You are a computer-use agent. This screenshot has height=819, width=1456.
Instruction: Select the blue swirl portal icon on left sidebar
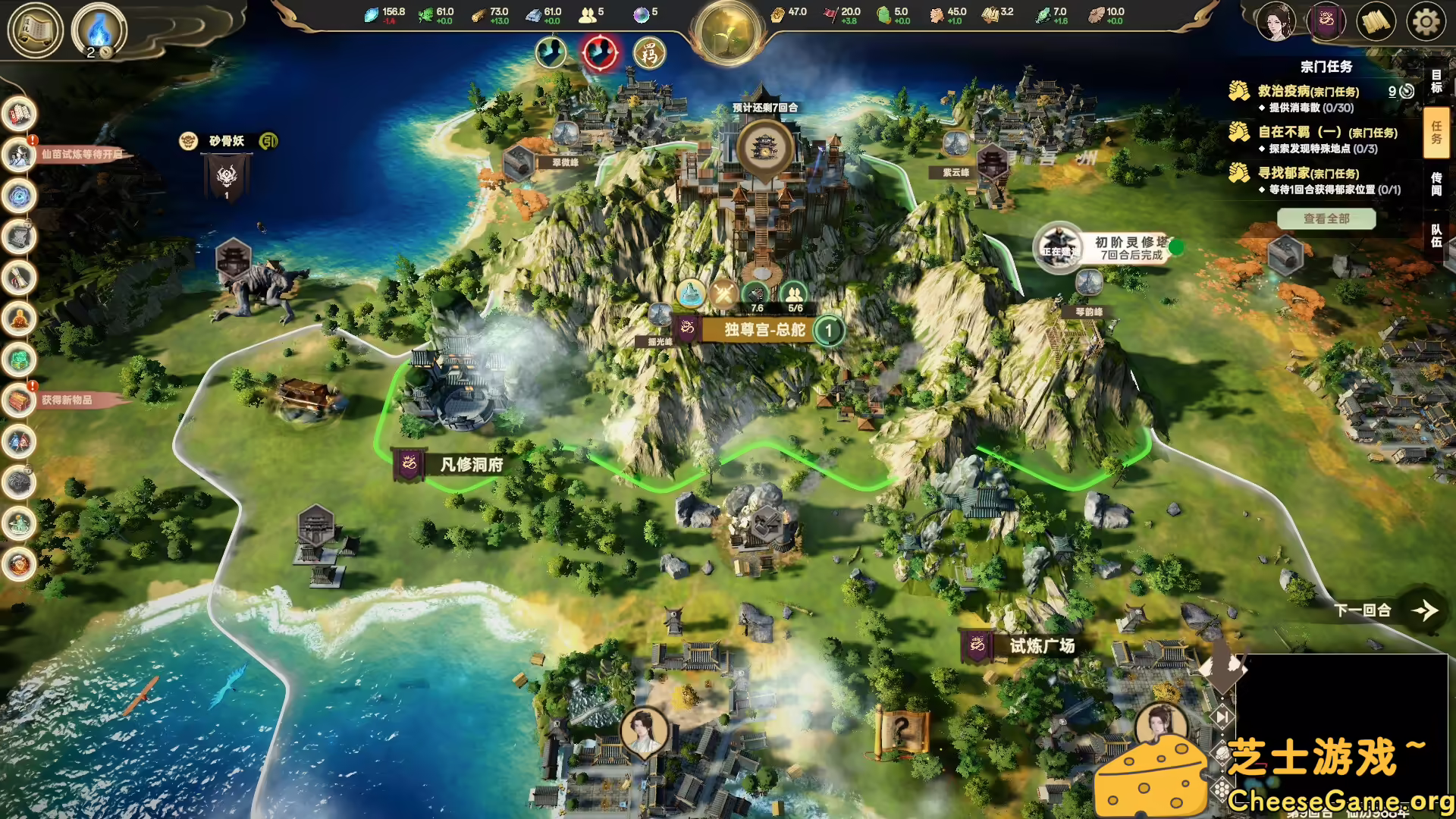click(x=19, y=195)
